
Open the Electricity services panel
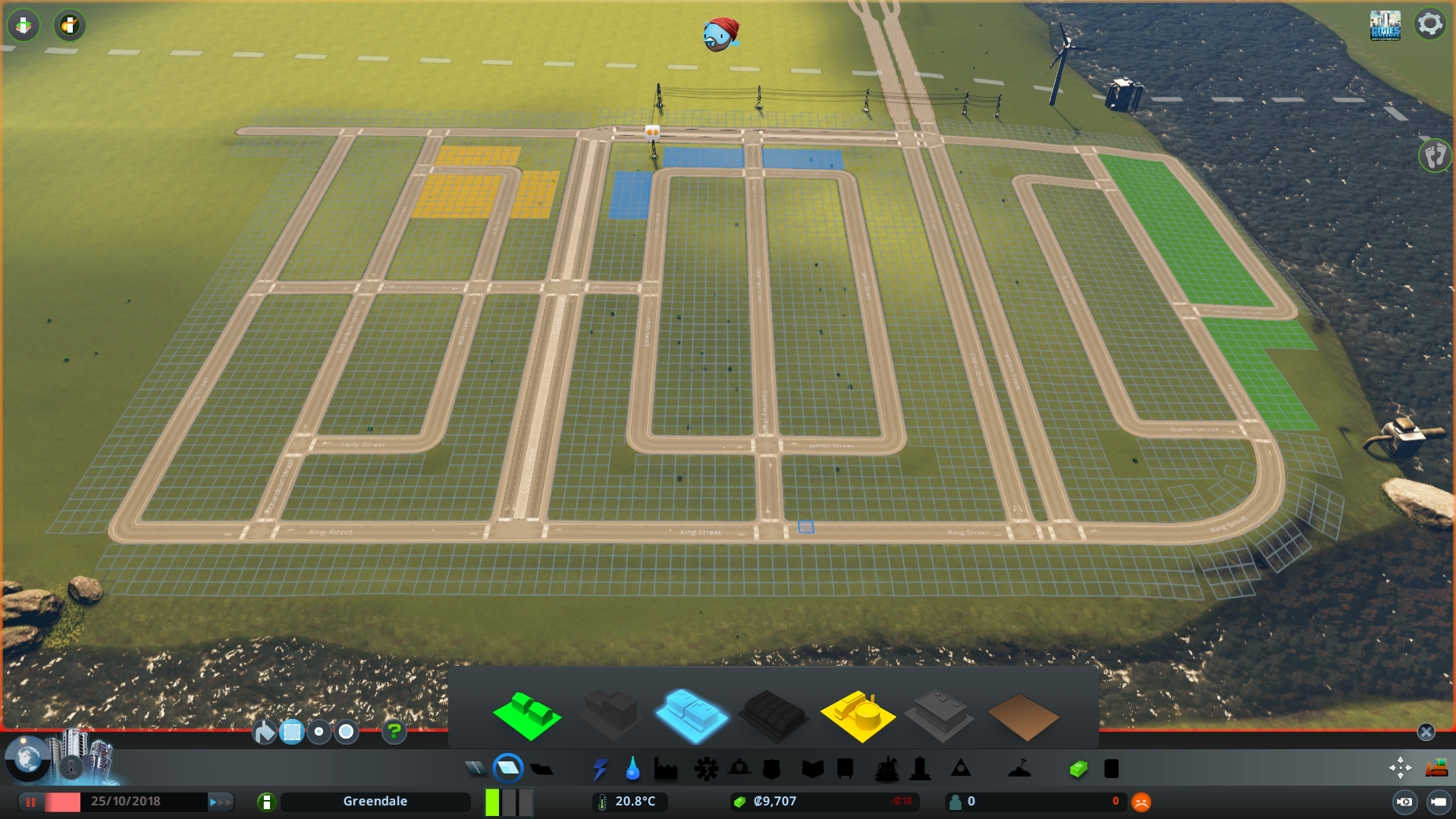pyautogui.click(x=601, y=768)
